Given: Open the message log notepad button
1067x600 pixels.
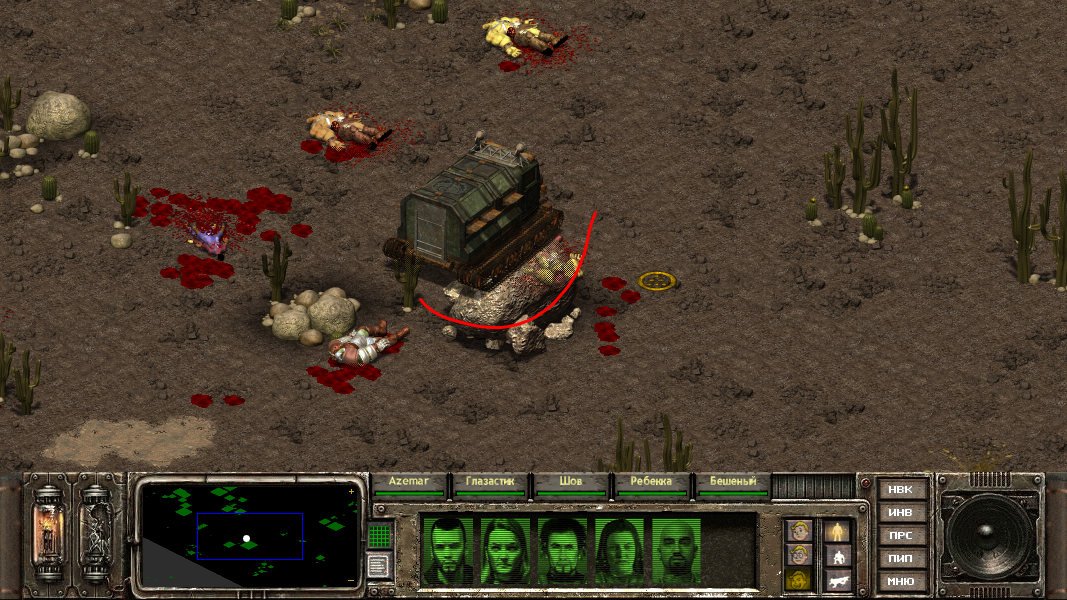Looking at the screenshot, I should [378, 566].
